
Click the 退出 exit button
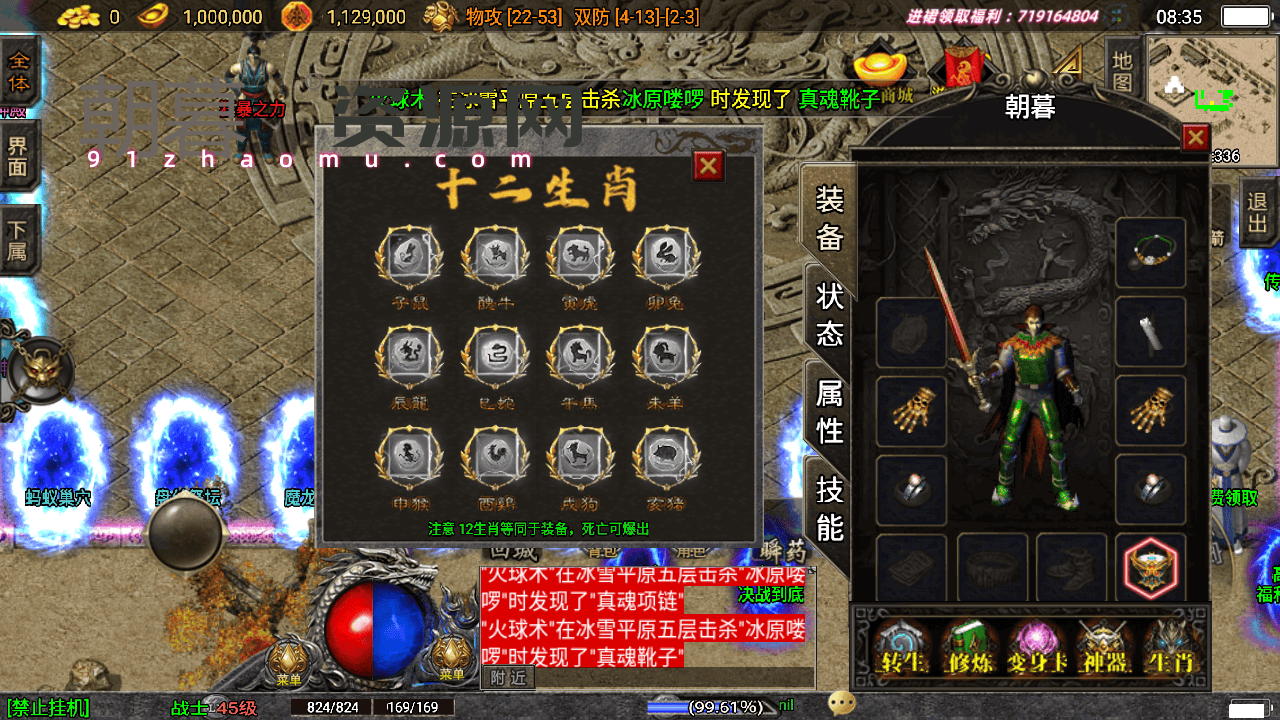pyautogui.click(x=1258, y=213)
